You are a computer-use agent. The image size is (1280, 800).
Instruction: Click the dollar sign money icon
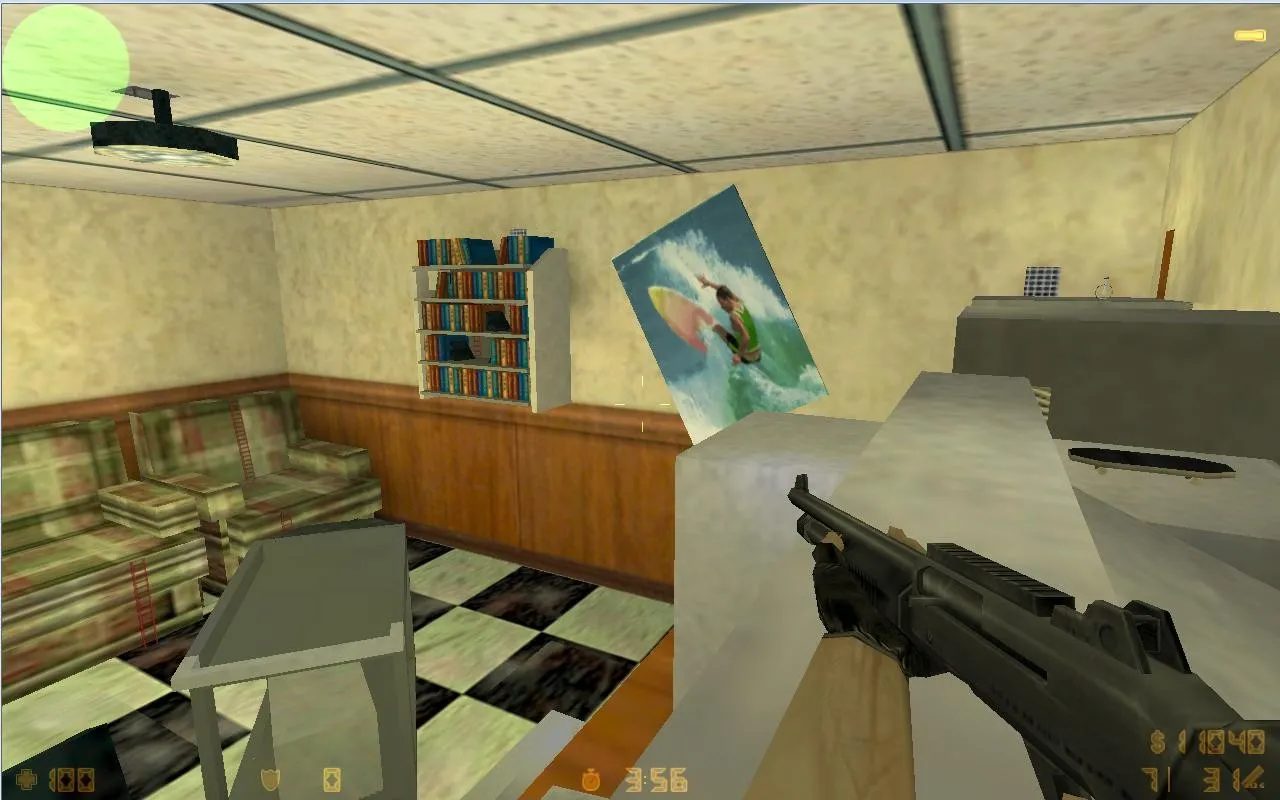(x=1156, y=742)
